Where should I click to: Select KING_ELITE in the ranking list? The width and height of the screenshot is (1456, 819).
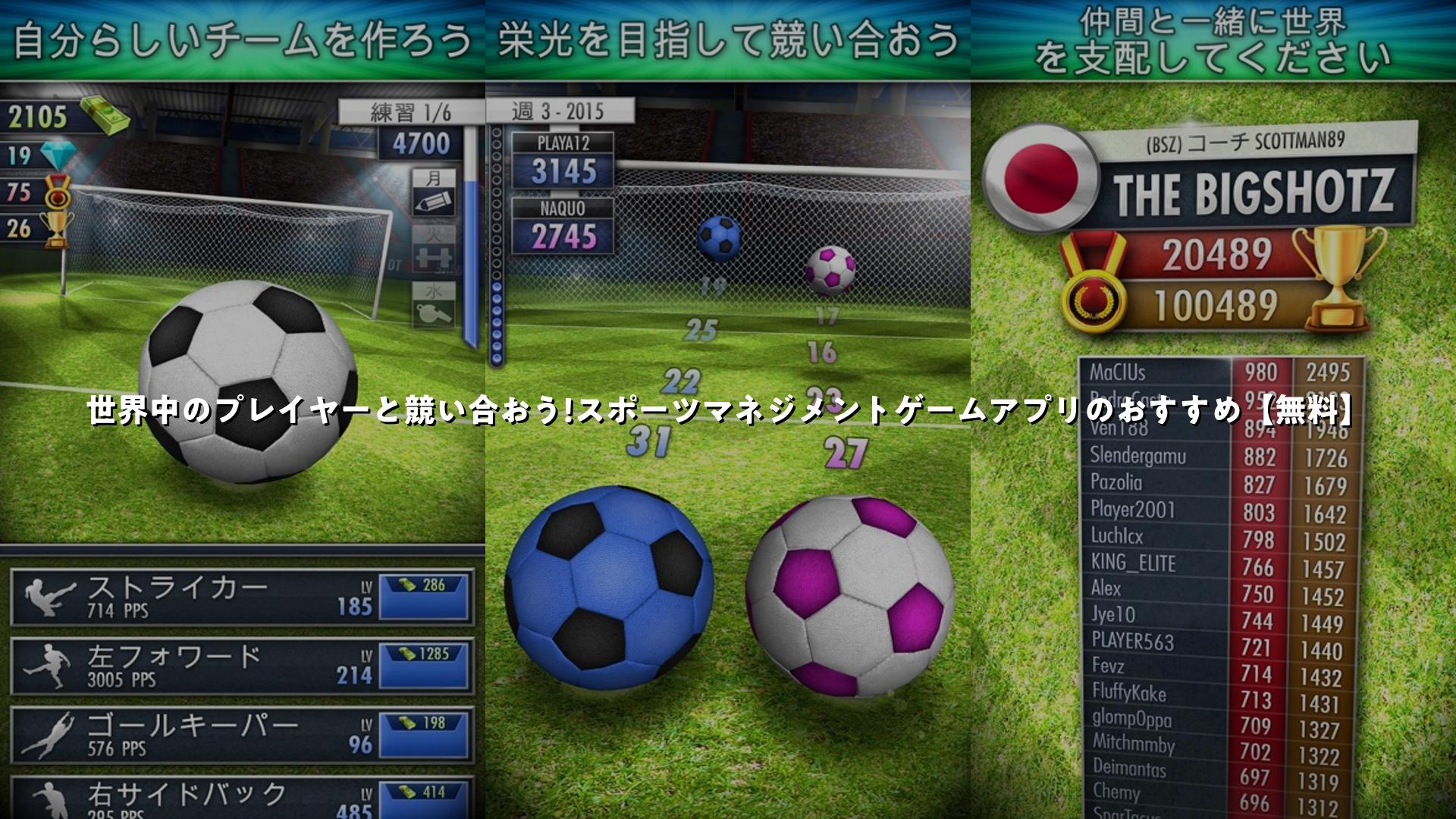pyautogui.click(x=1153, y=563)
